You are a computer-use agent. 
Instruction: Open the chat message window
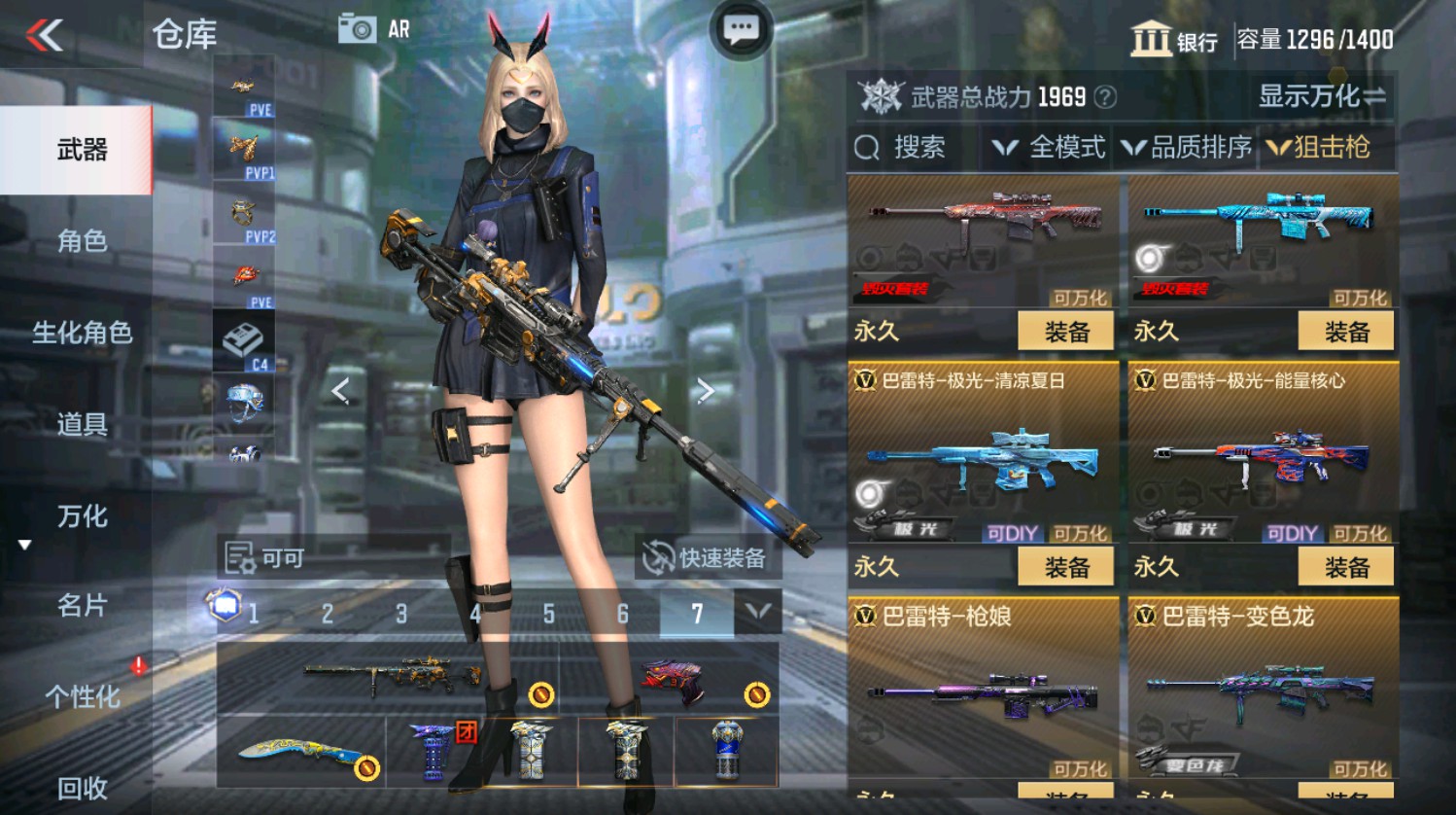pyautogui.click(x=740, y=28)
